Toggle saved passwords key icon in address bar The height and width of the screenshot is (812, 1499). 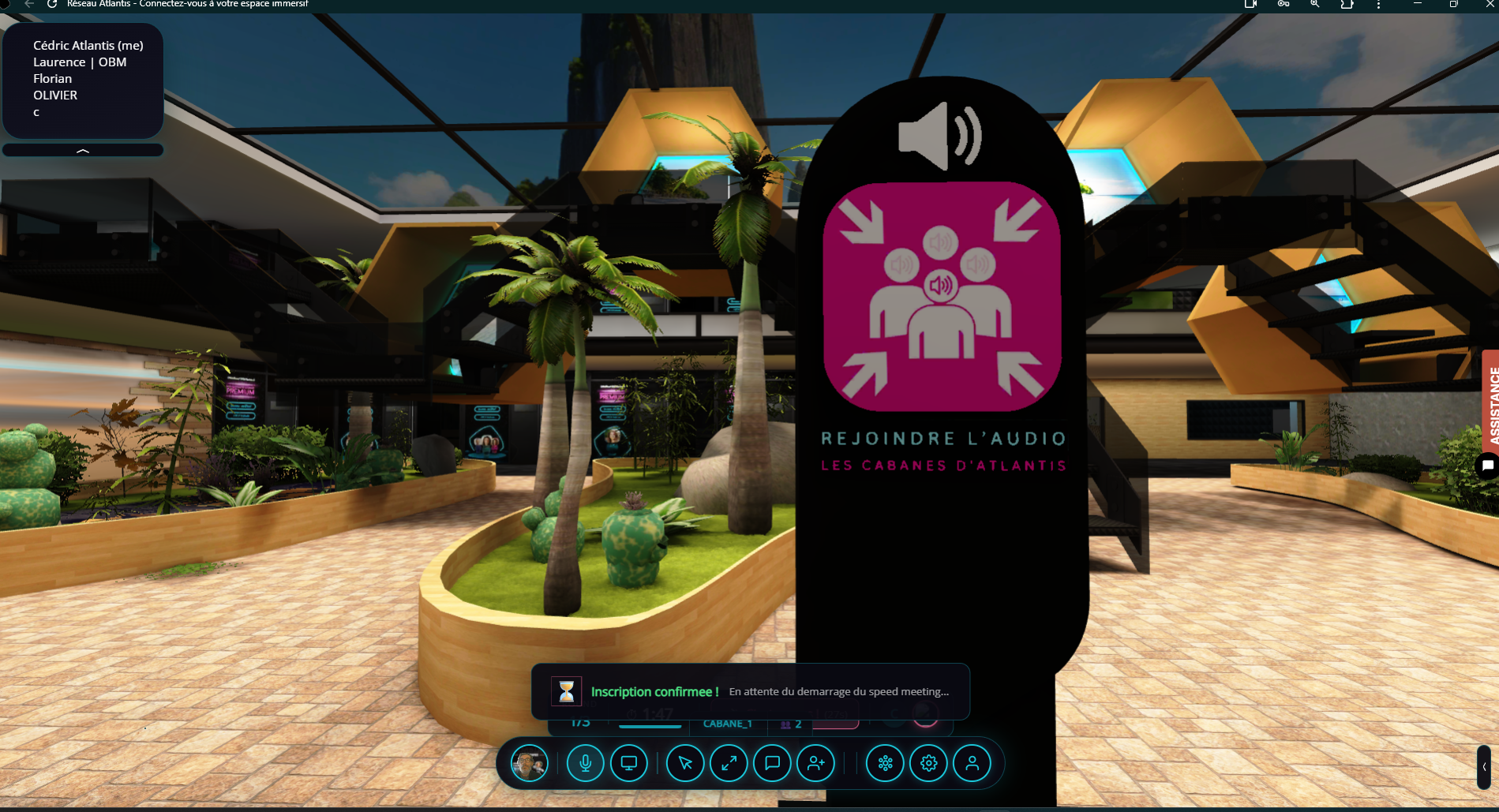1283,5
